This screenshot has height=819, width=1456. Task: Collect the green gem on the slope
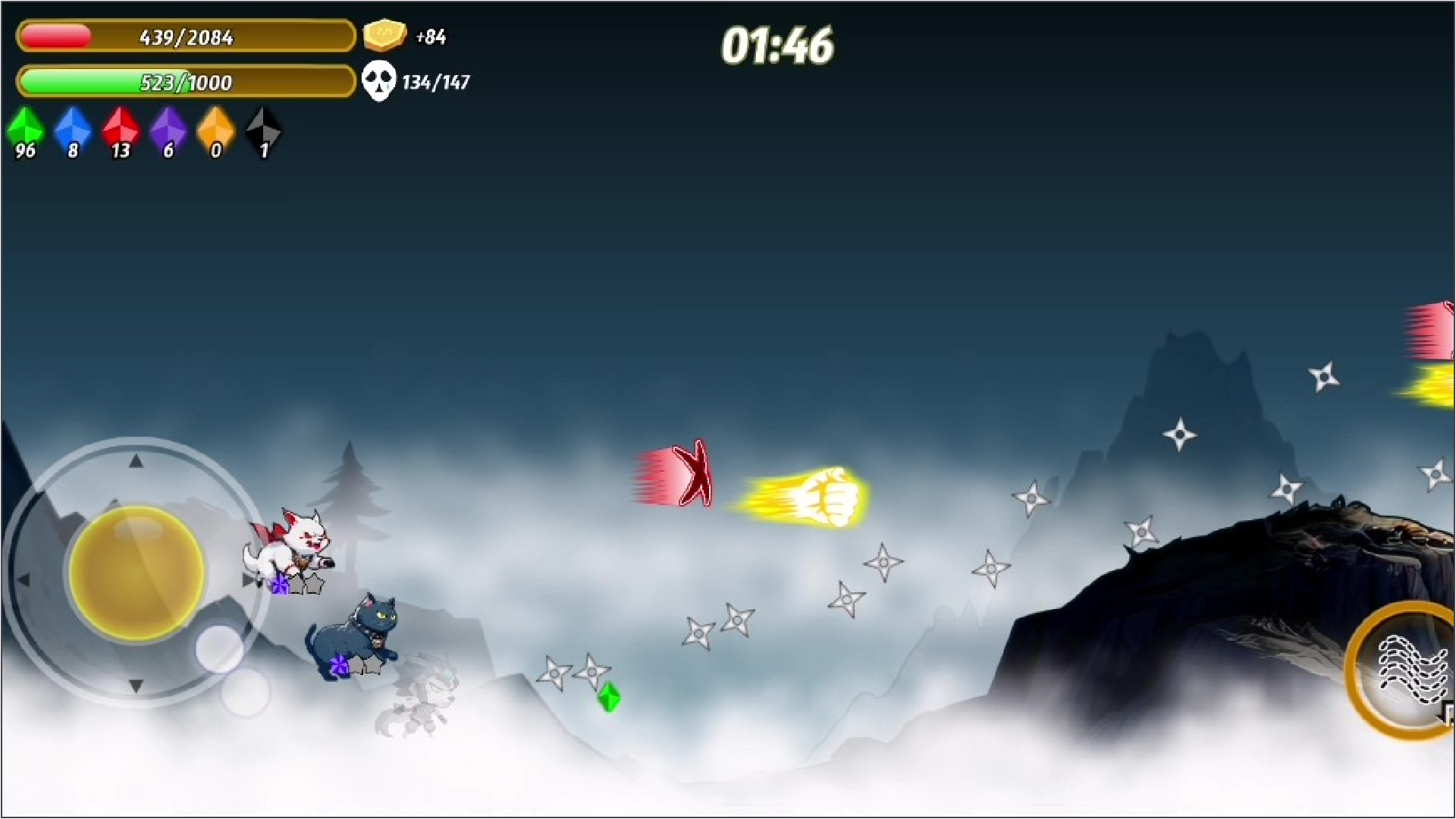coord(609,698)
